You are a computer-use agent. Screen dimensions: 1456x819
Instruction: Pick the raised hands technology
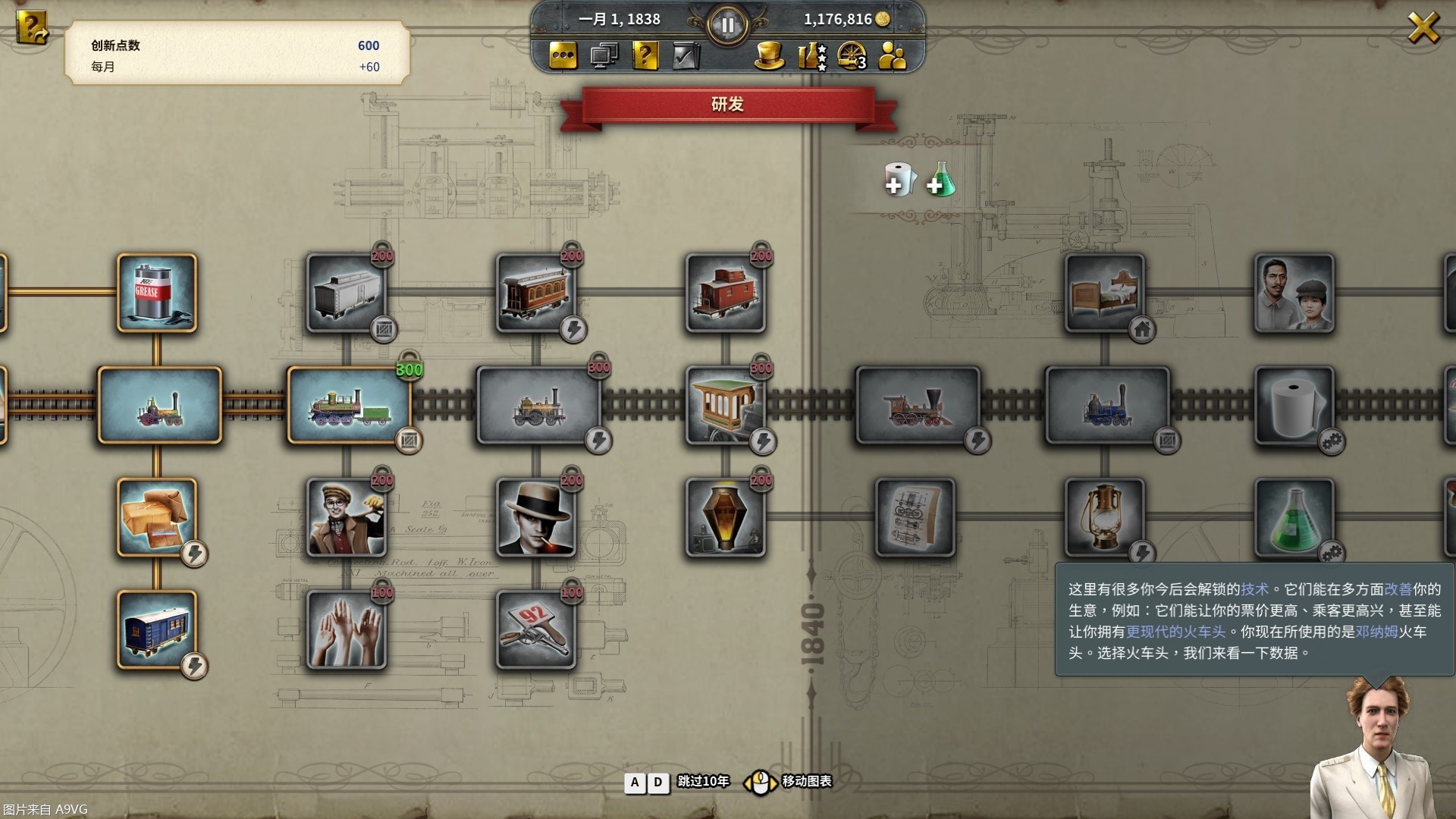pos(347,630)
